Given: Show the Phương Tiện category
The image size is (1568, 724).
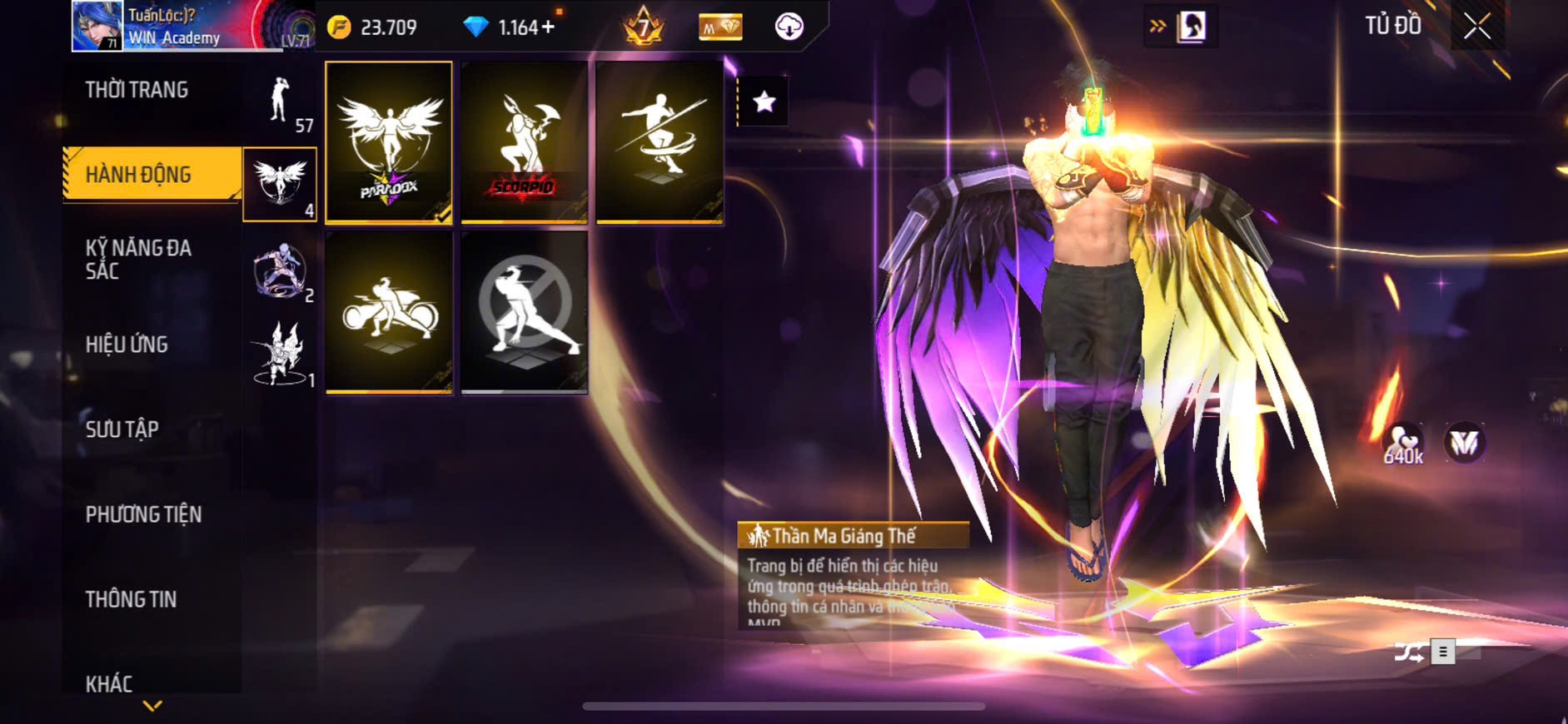Looking at the screenshot, I should coord(143,514).
